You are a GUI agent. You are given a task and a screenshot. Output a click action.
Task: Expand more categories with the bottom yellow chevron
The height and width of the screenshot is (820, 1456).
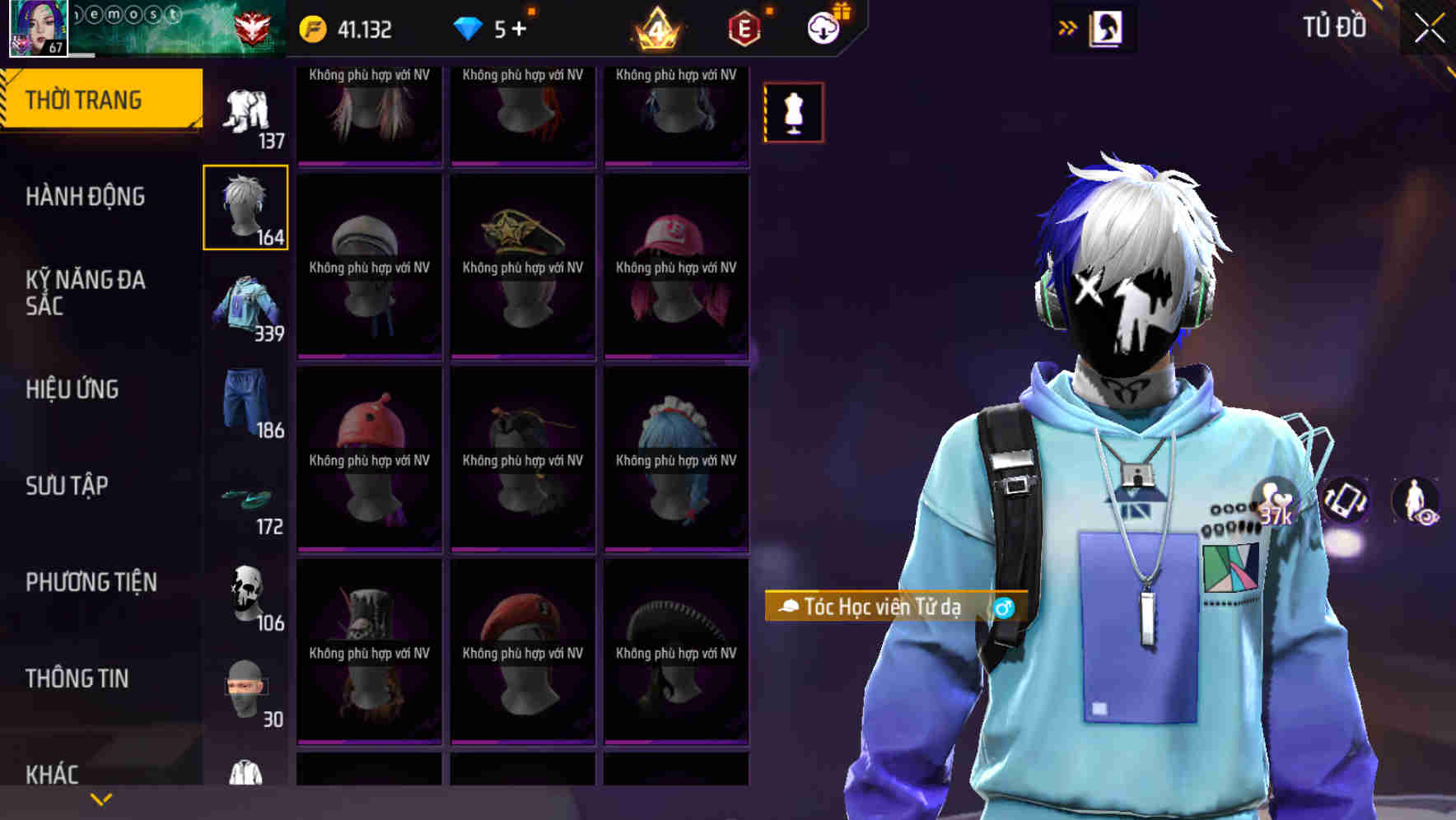point(101,797)
